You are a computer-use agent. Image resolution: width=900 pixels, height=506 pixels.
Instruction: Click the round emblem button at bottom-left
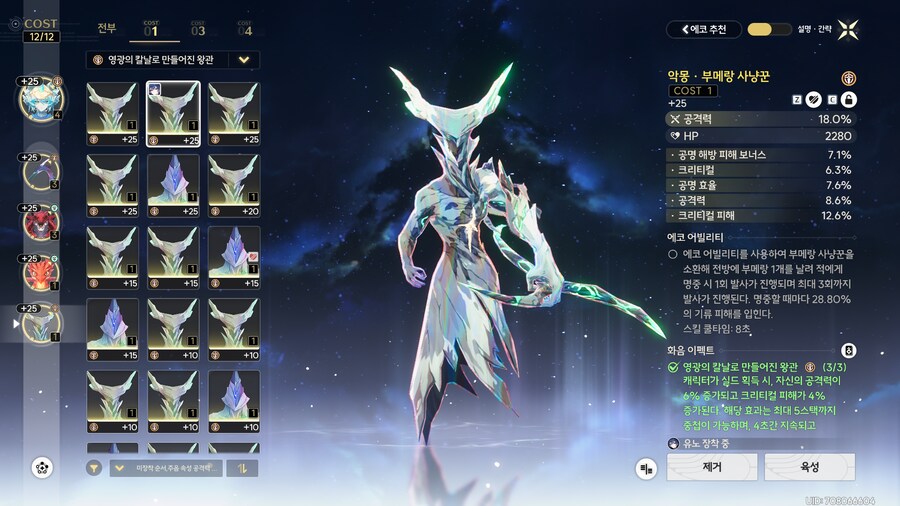point(42,467)
